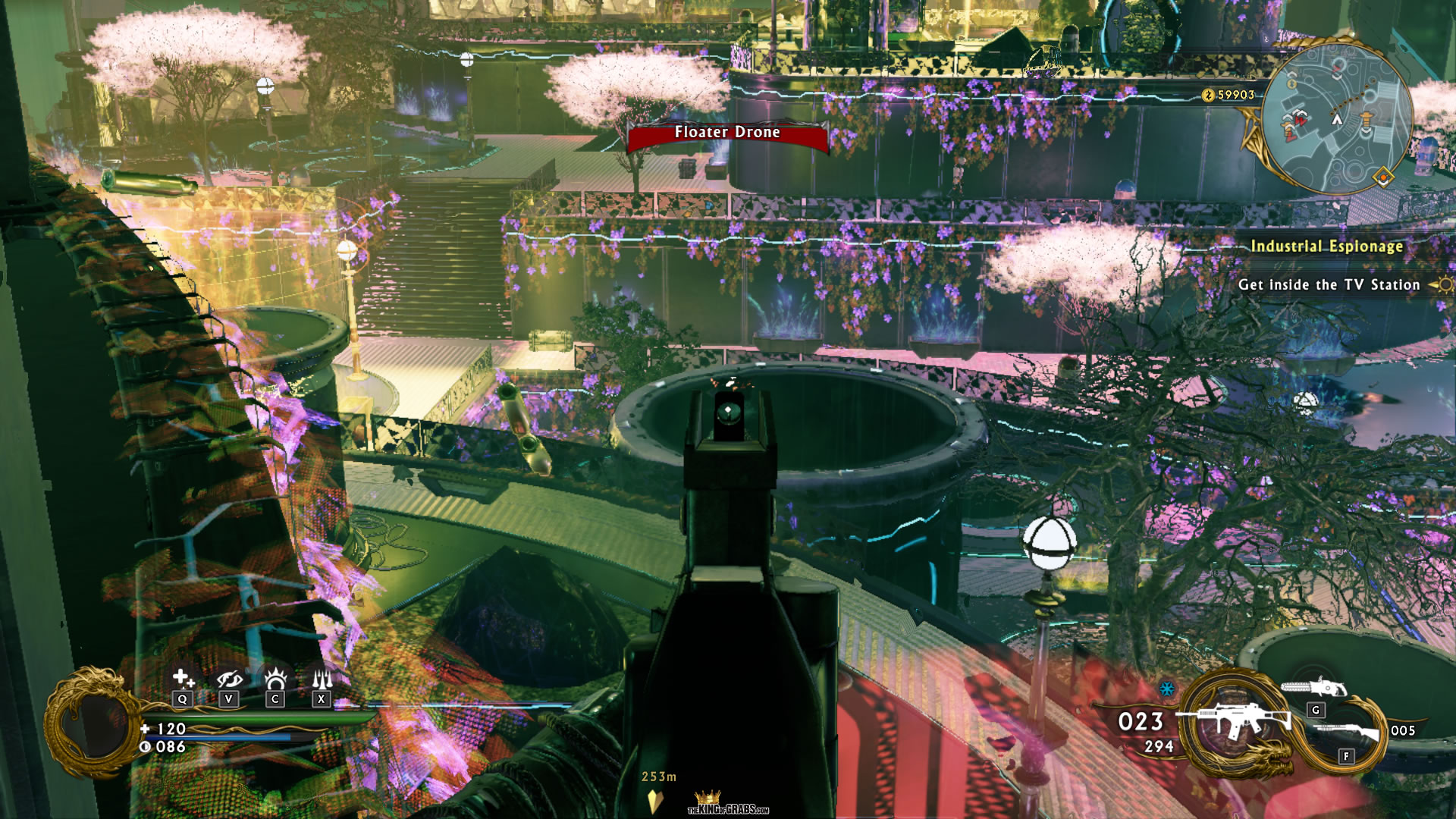Image resolution: width=1456 pixels, height=819 pixels.
Task: Click the blue snowflake element icon
Action: tap(1167, 689)
